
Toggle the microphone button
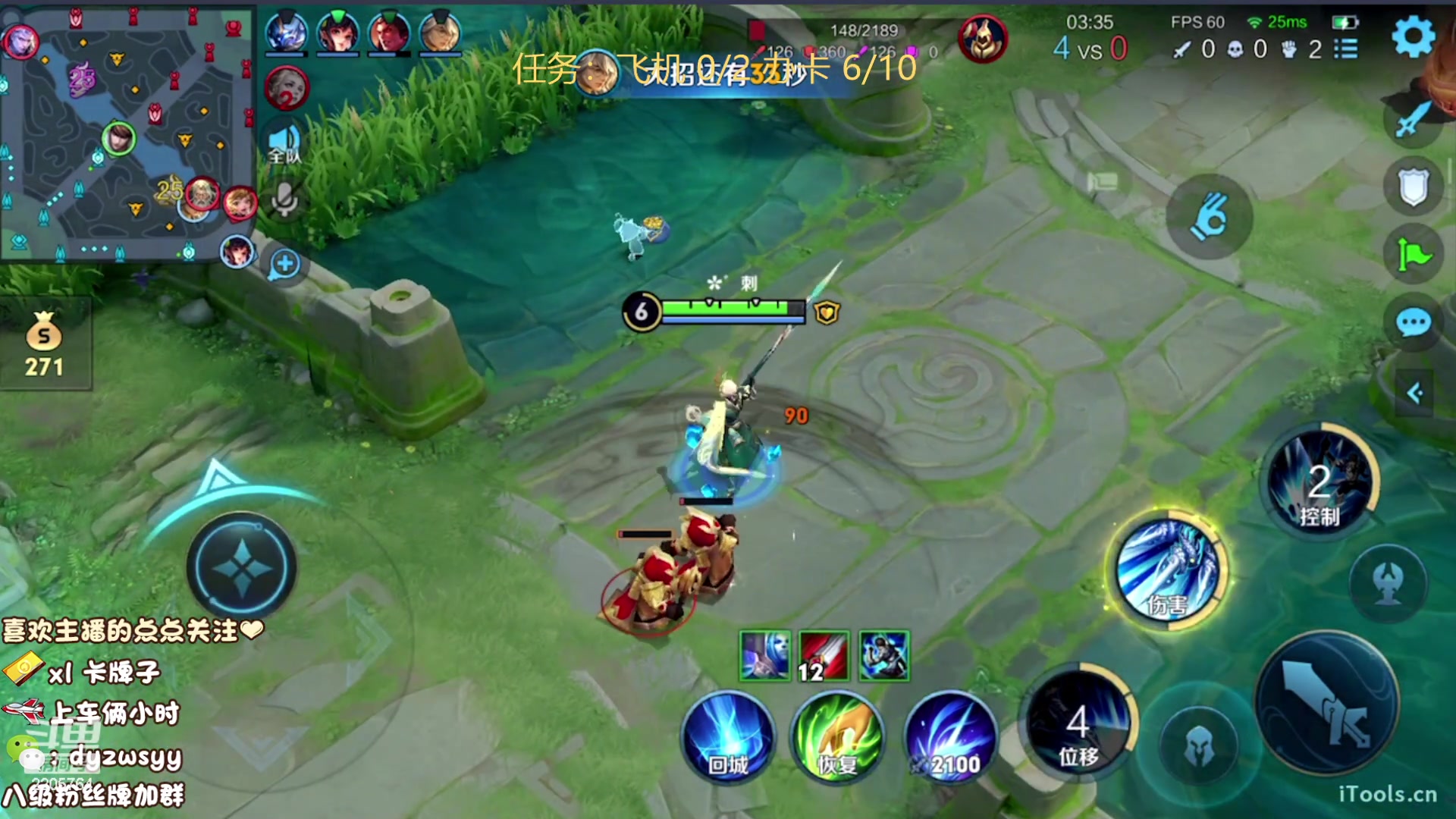[x=284, y=199]
